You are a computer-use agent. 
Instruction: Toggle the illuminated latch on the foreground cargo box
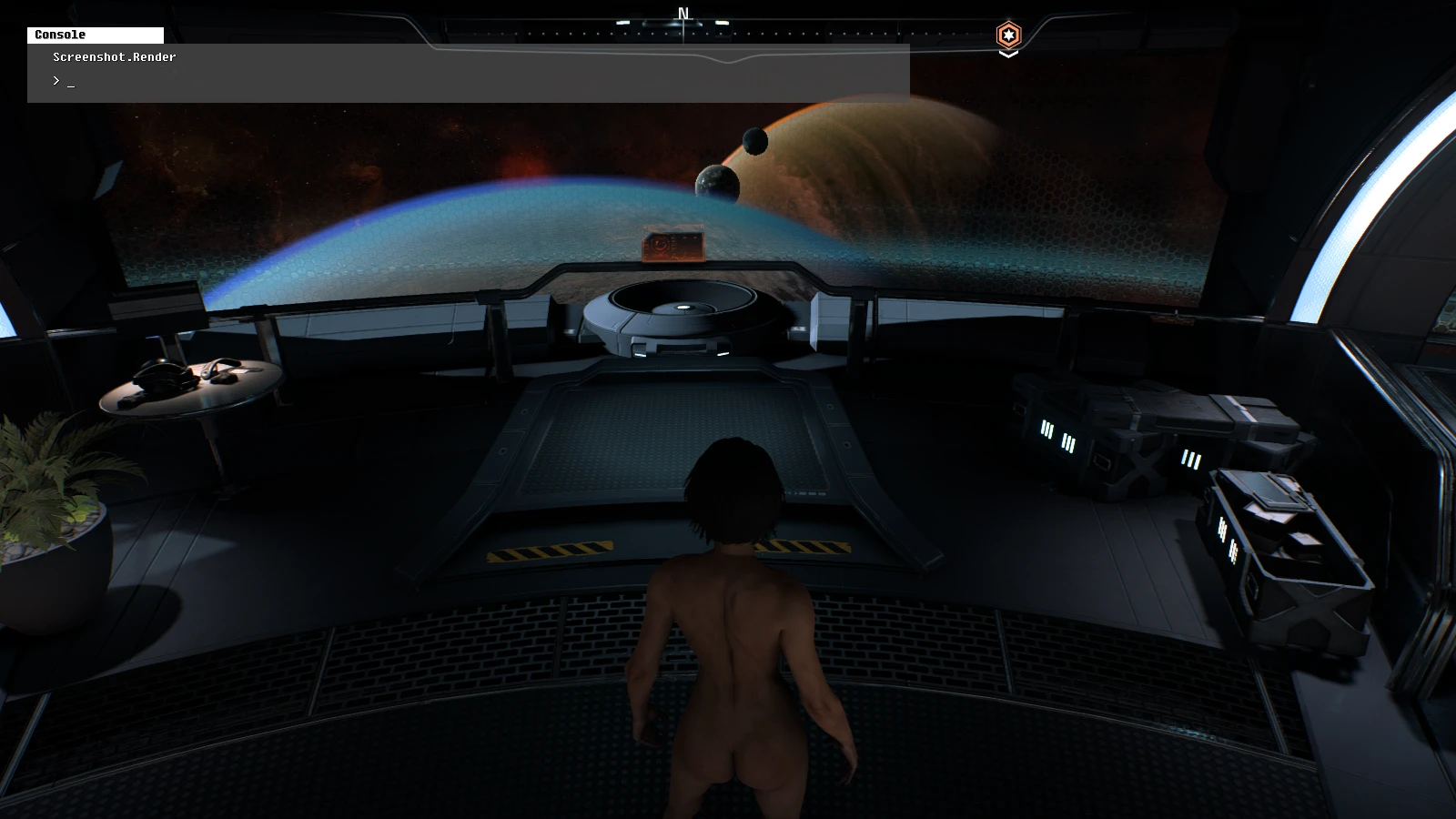click(x=1223, y=529)
